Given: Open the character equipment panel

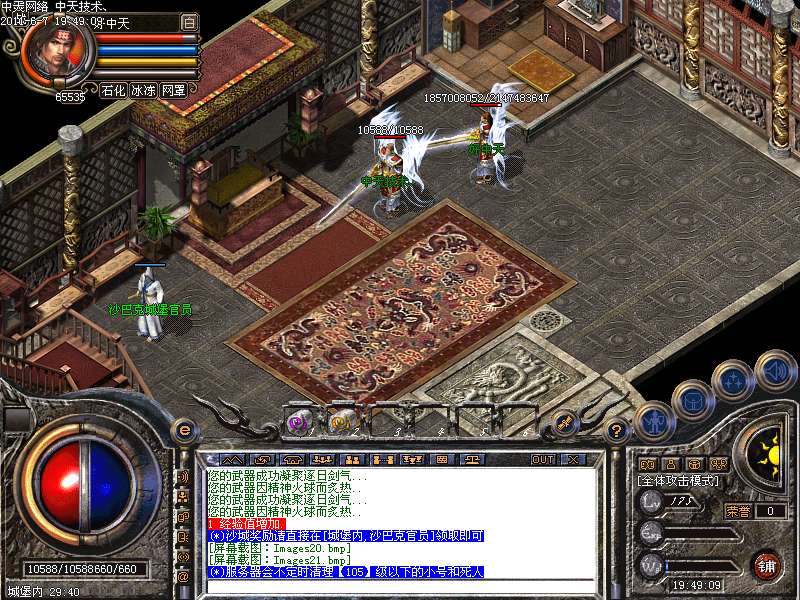Looking at the screenshot, I should pyautogui.click(x=652, y=421).
